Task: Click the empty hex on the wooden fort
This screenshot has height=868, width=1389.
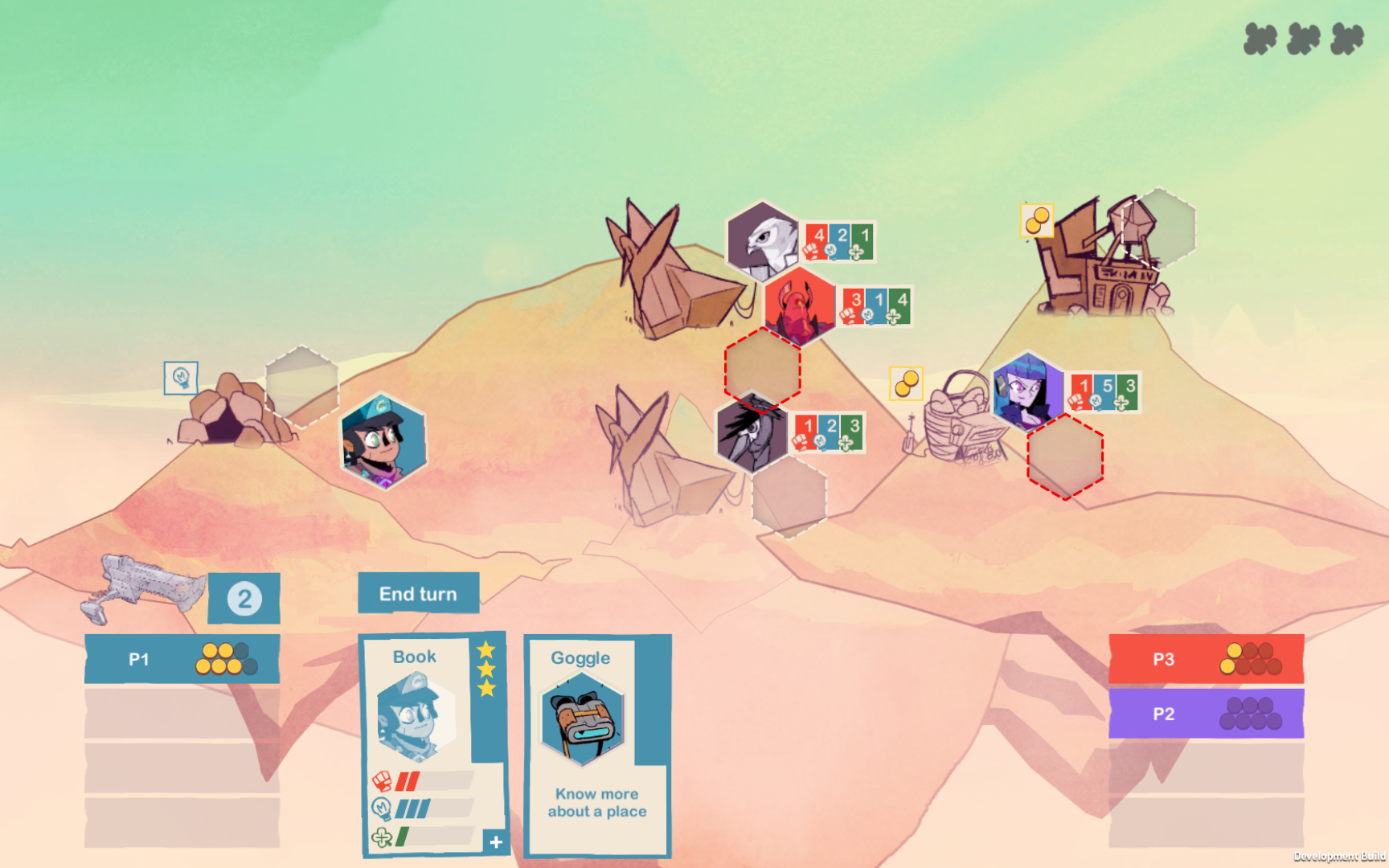Action: [1158, 227]
